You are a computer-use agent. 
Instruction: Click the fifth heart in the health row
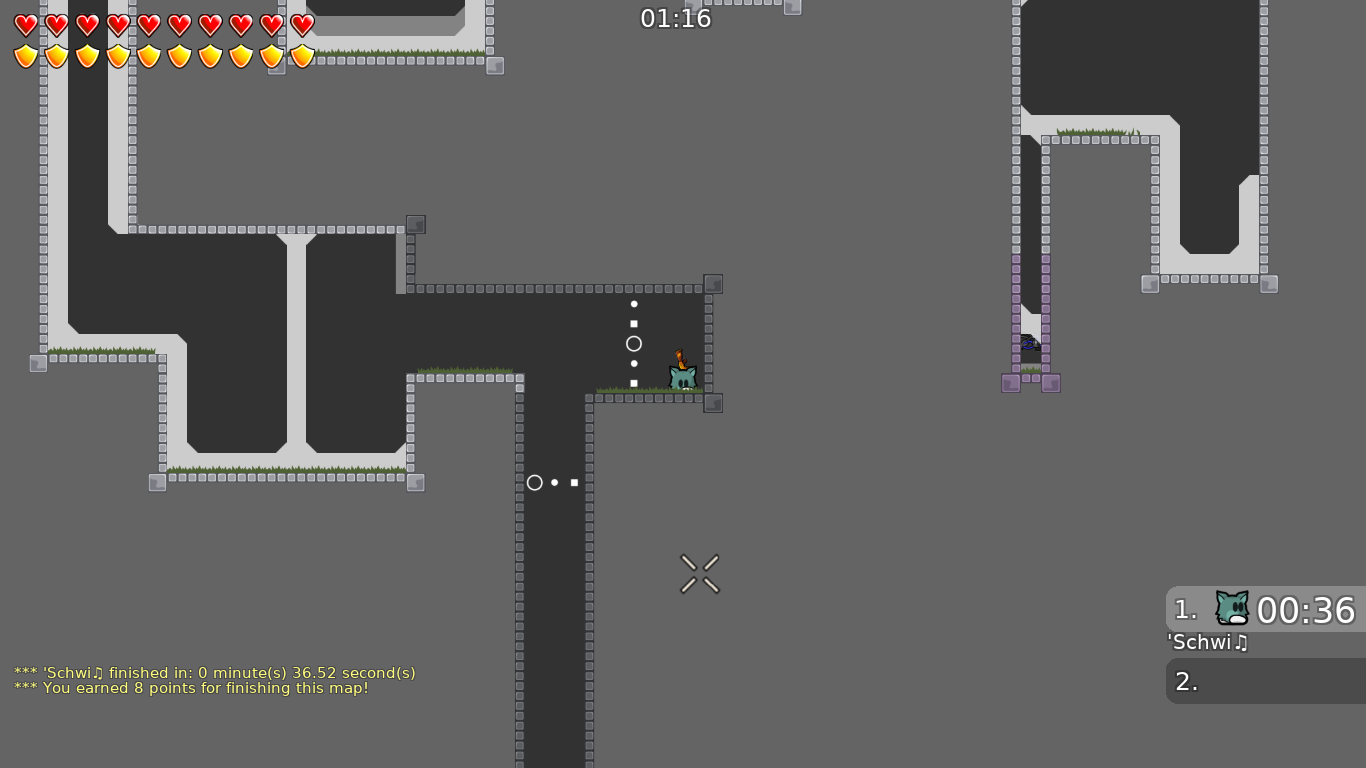(x=148, y=25)
